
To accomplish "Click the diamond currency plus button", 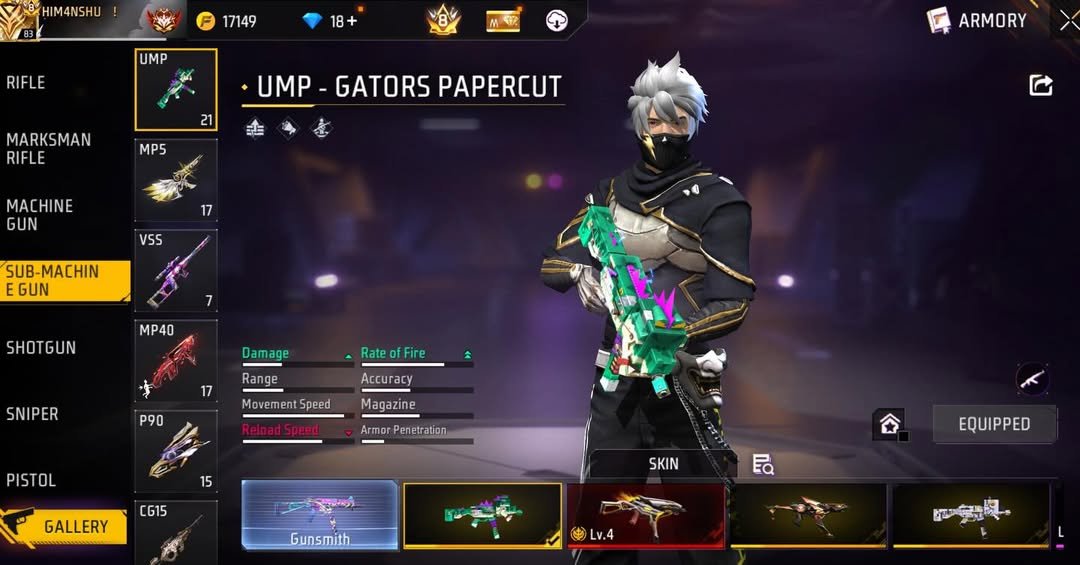I will 351,21.
